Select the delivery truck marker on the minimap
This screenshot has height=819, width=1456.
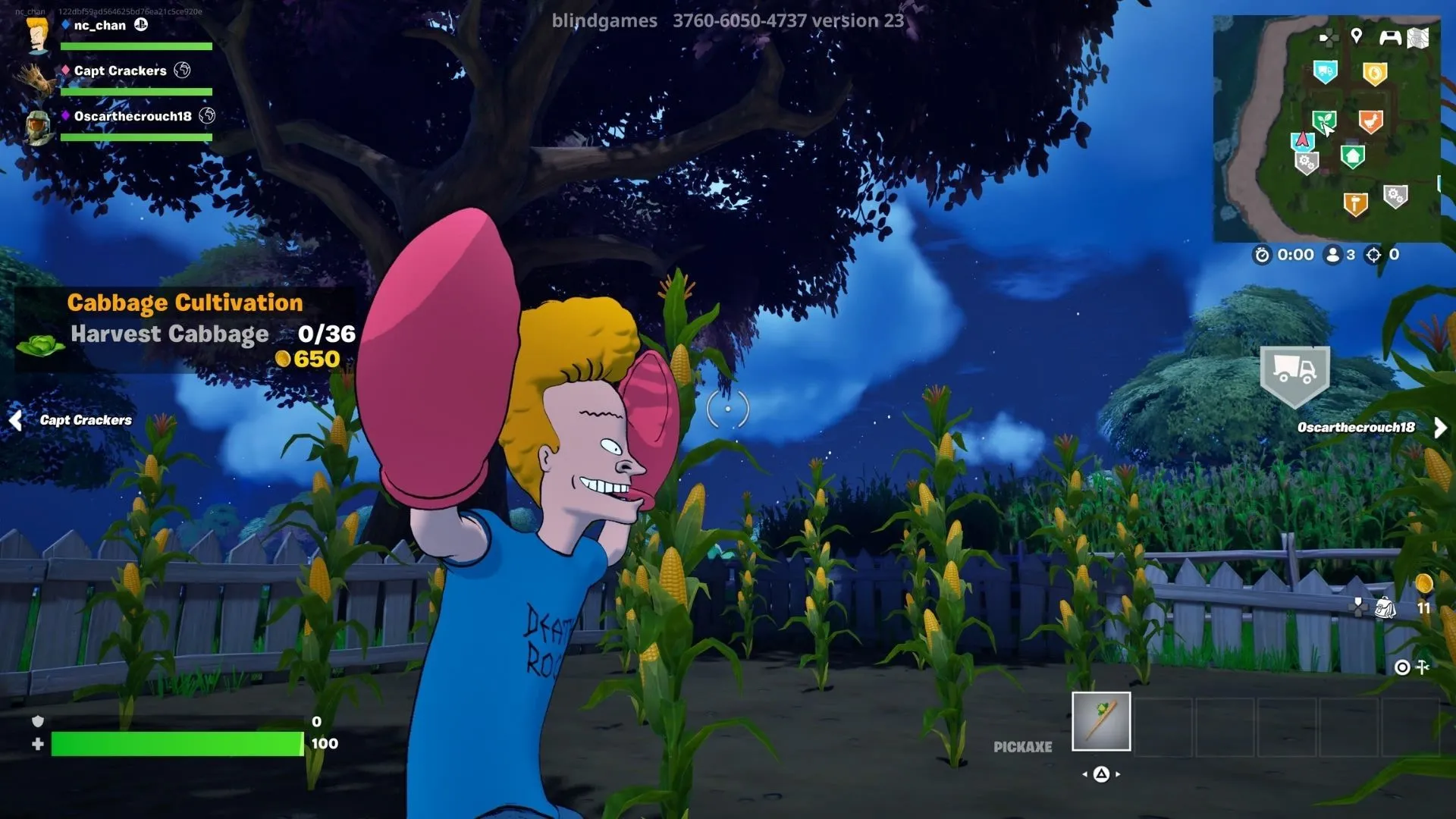[x=1326, y=71]
